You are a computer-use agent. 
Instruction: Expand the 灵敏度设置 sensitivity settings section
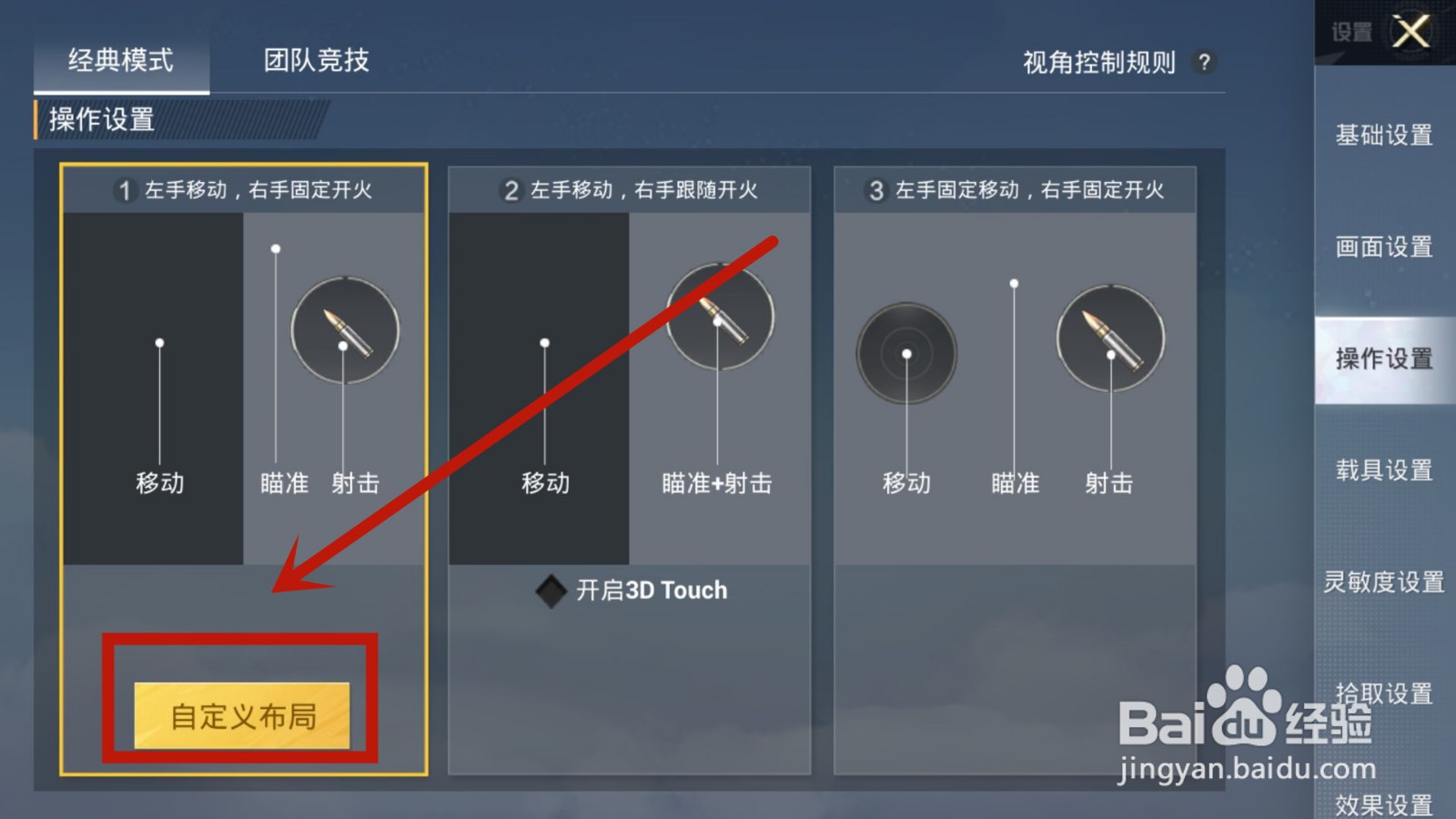click(x=1384, y=581)
